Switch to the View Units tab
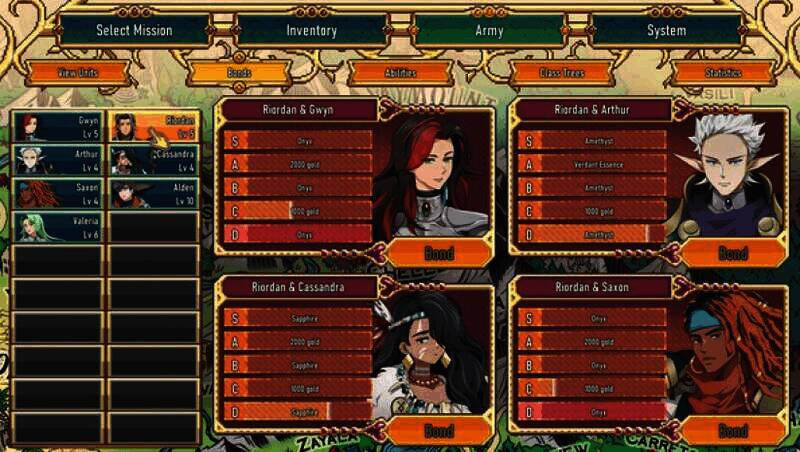The height and width of the screenshot is (452, 800). coord(78,73)
